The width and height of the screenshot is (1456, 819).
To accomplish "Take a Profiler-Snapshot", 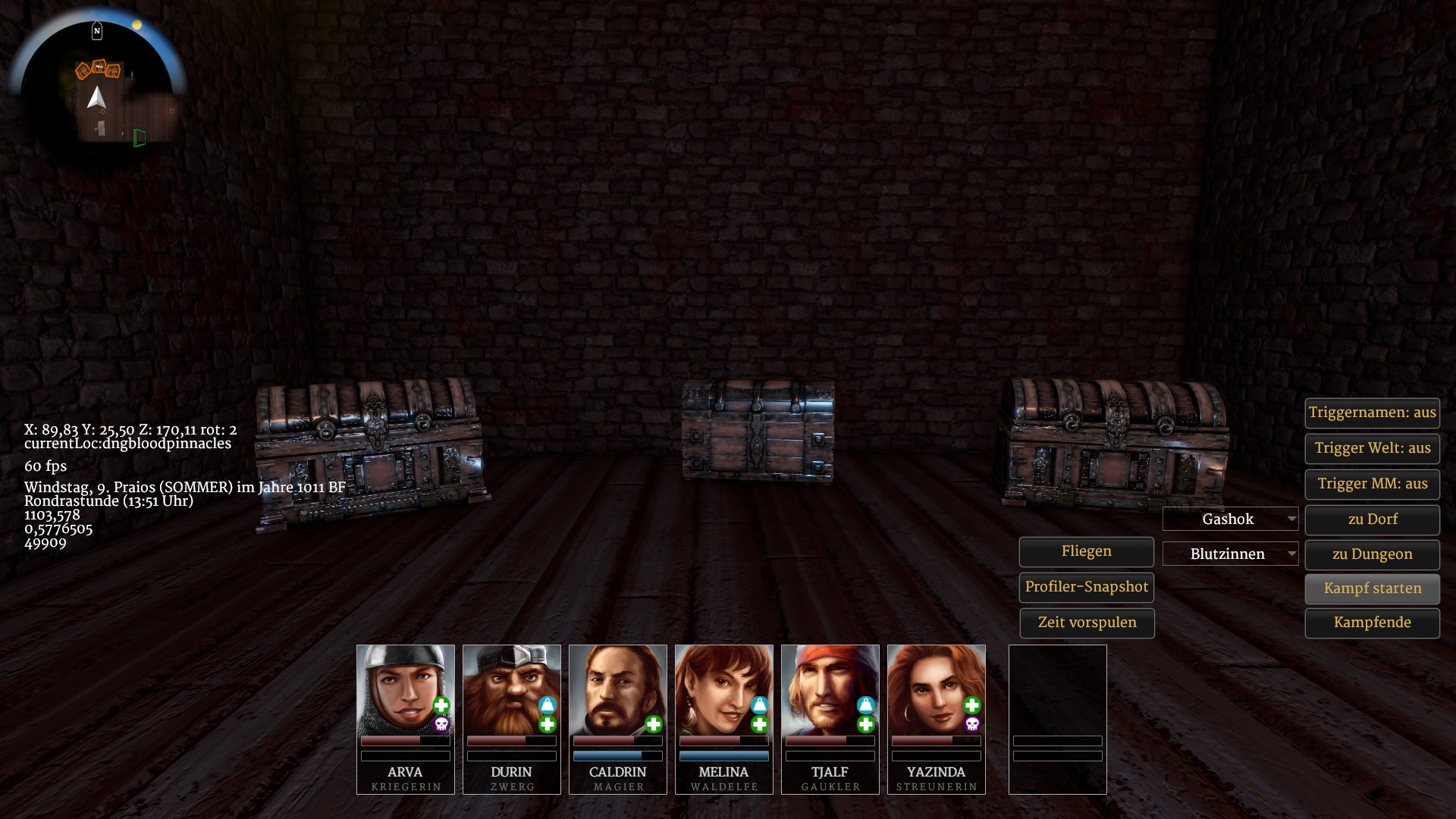I will point(1086,587).
